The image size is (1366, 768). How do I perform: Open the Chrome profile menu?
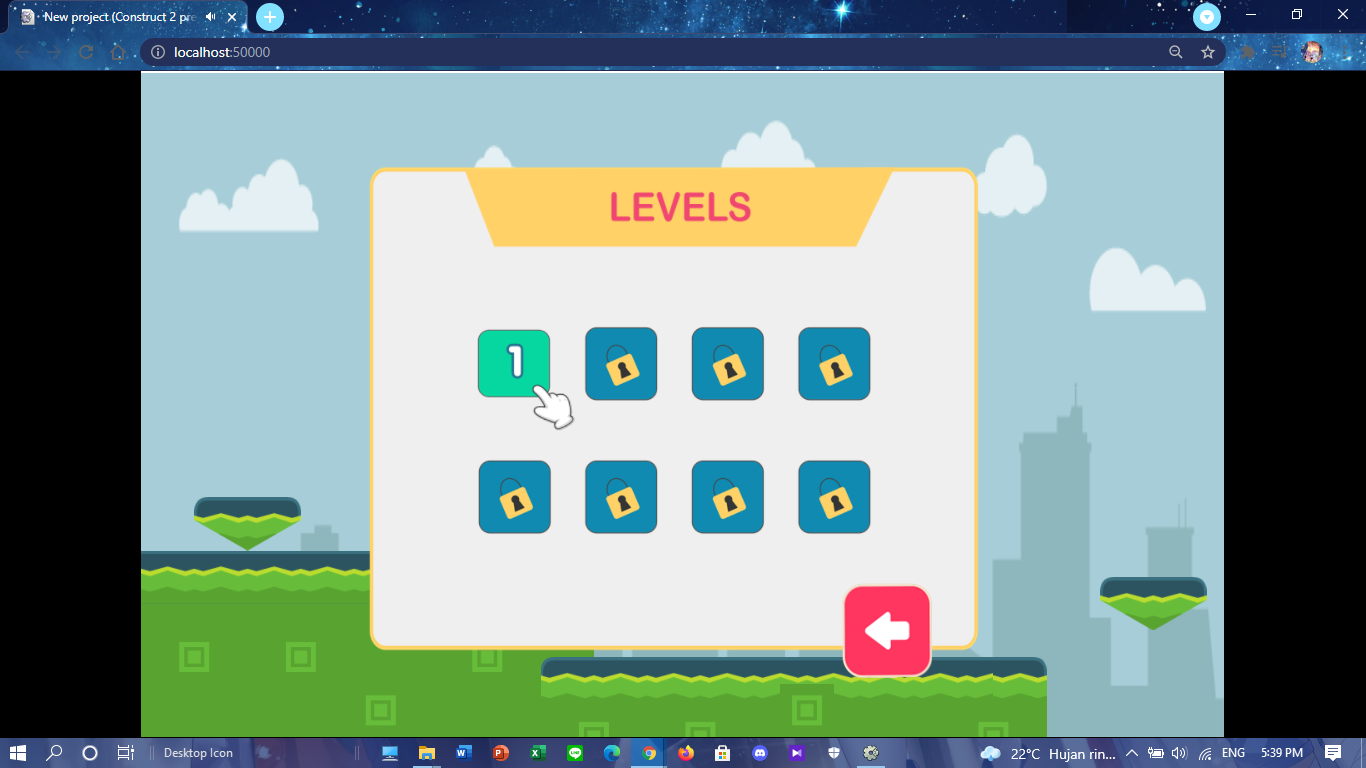pos(1312,51)
